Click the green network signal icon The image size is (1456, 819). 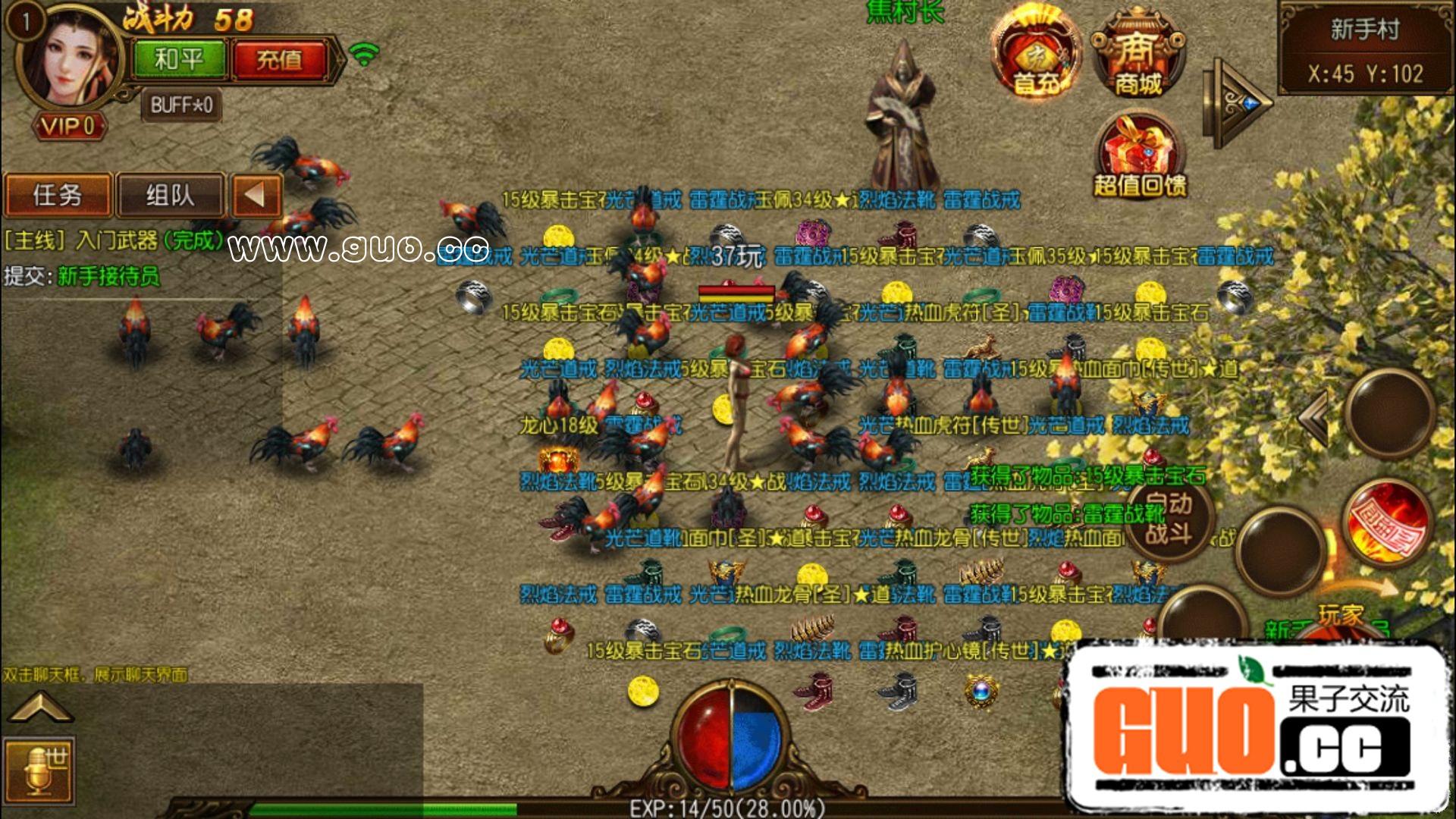point(364,57)
